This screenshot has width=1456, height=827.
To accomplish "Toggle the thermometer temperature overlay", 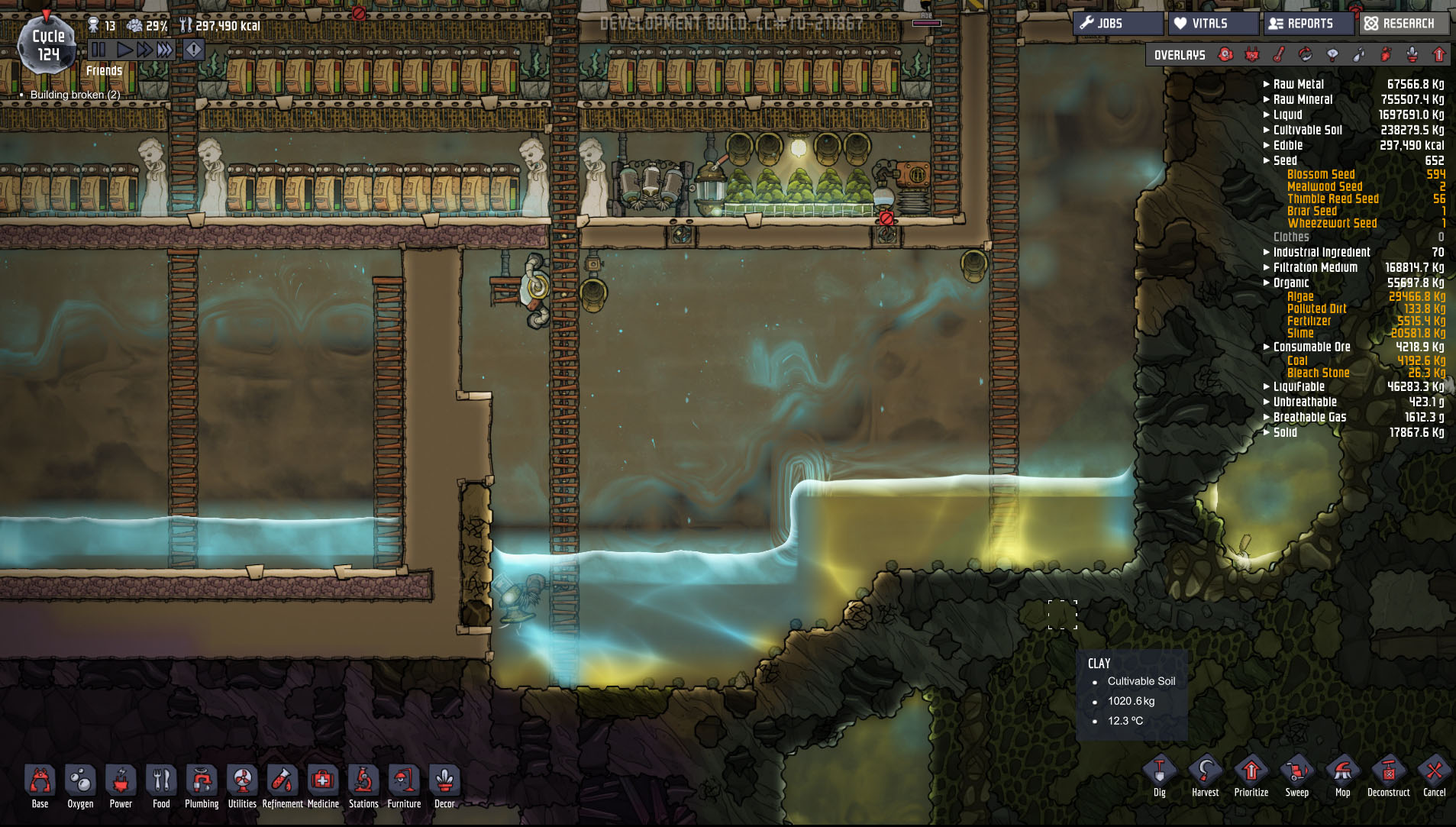I will [1279, 54].
